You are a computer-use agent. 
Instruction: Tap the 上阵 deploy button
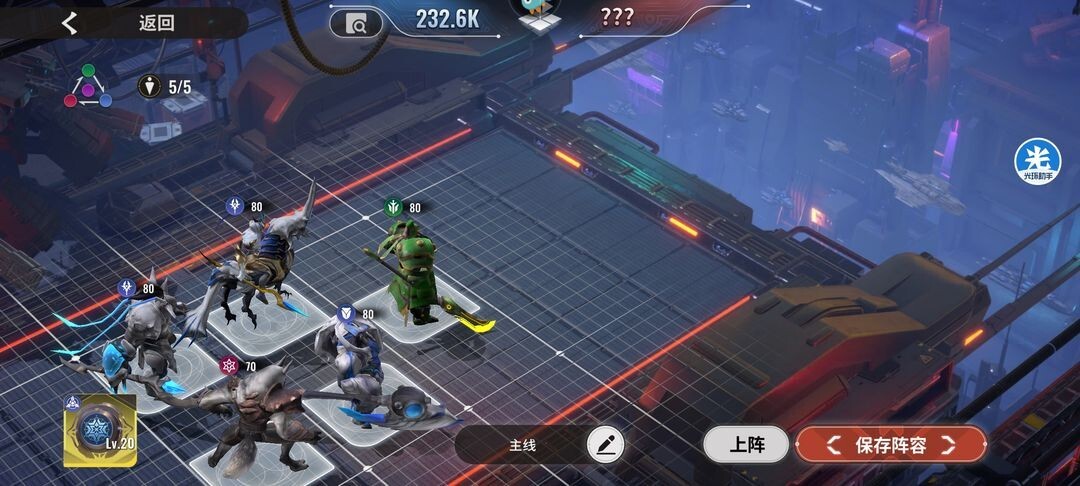click(x=745, y=444)
